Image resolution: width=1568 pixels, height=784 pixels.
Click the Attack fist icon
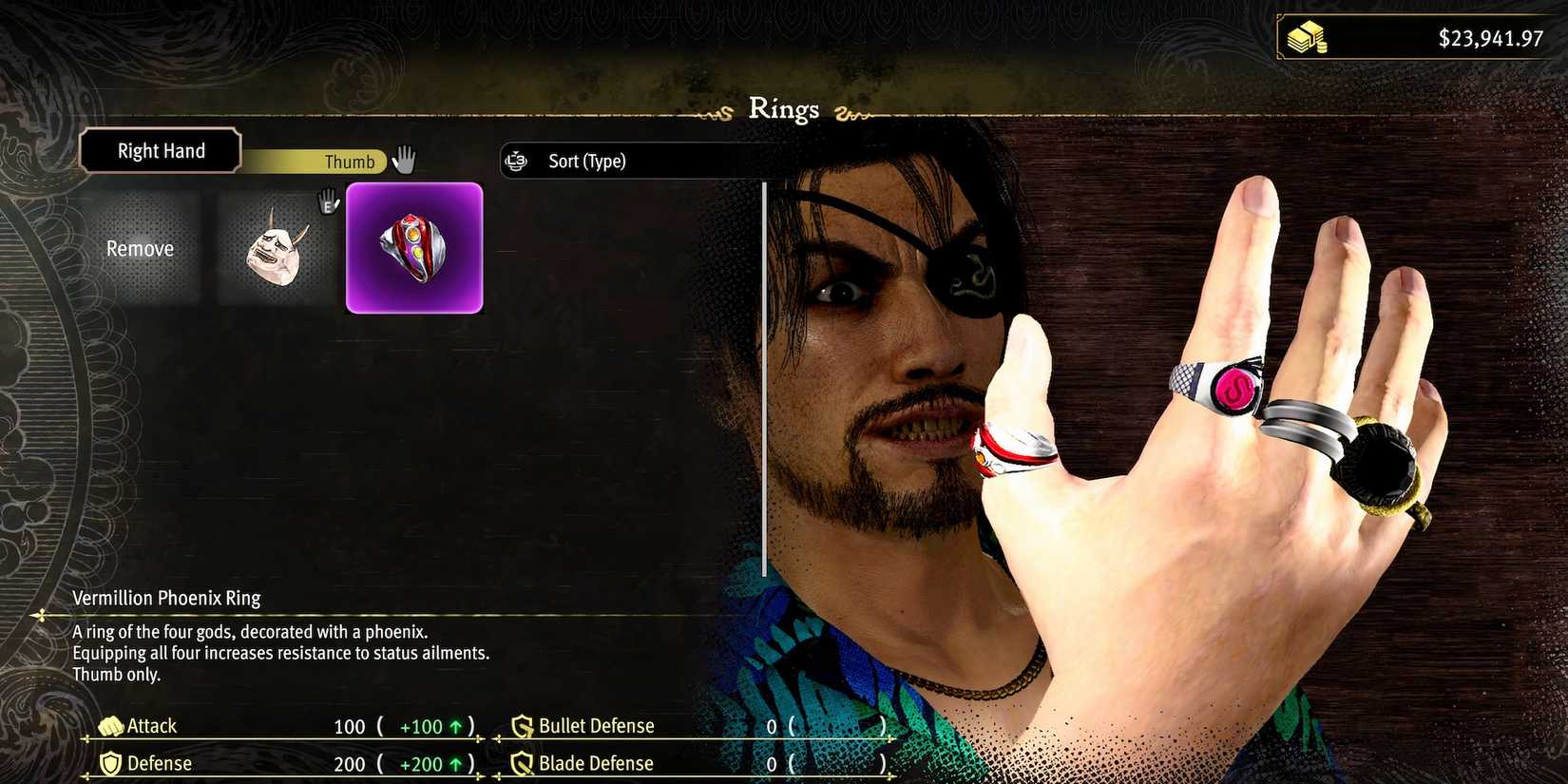pyautogui.click(x=111, y=725)
